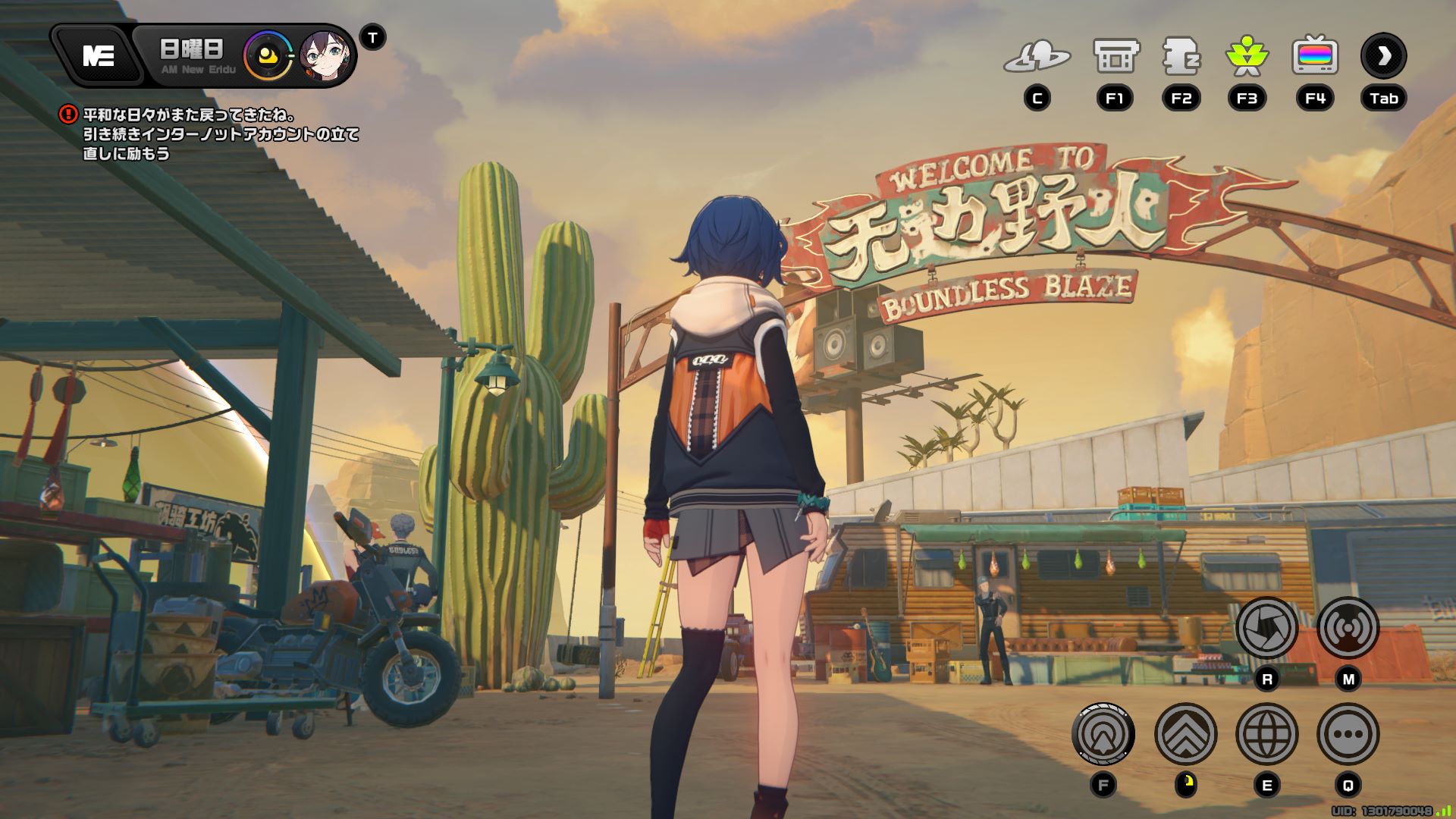Open the globe map button

[x=1266, y=734]
